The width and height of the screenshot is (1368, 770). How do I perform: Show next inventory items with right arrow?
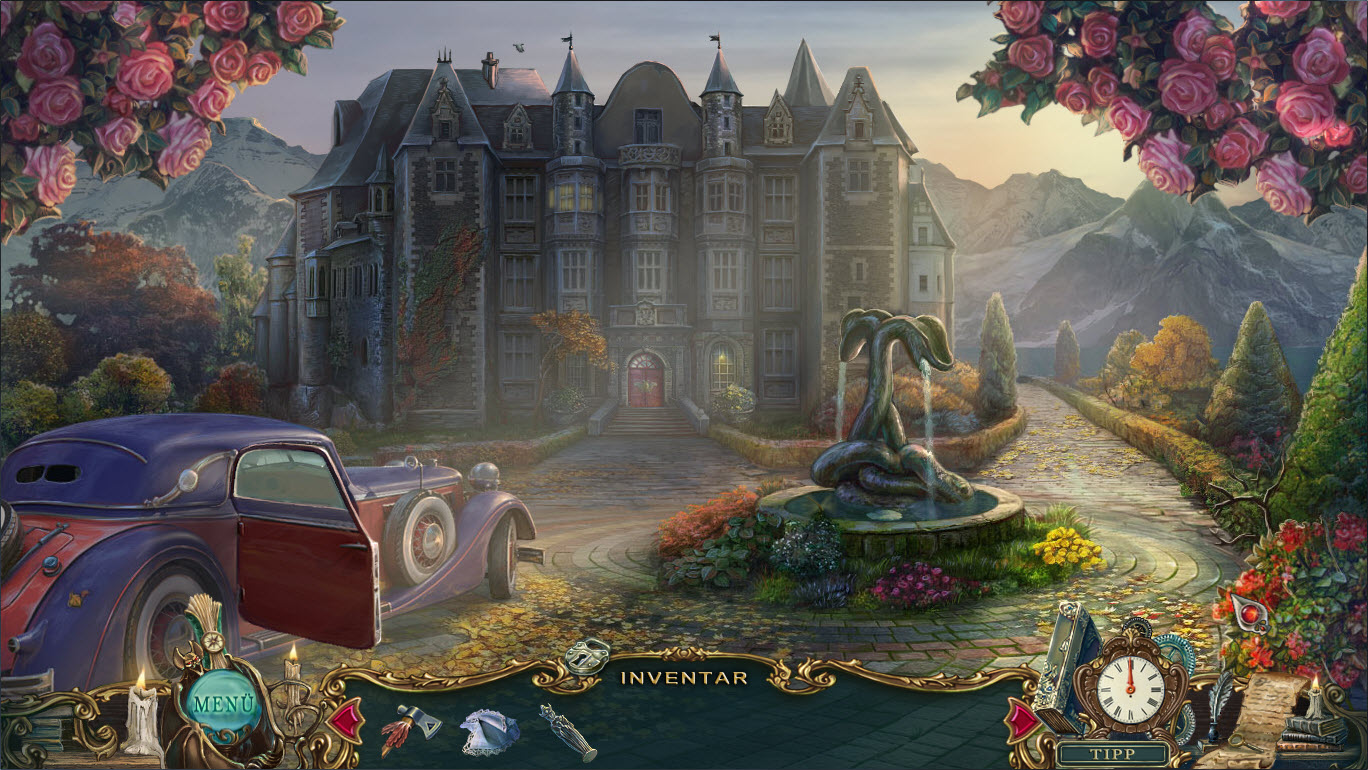(x=1022, y=720)
